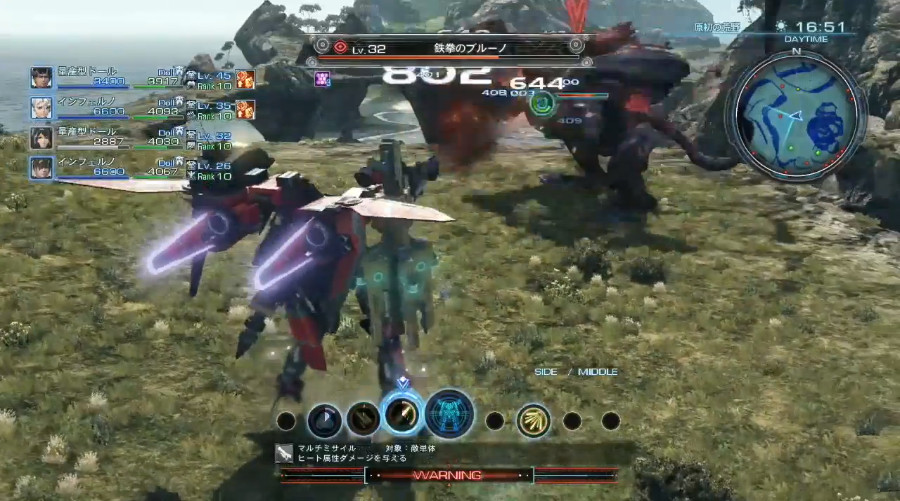The height and width of the screenshot is (501, 900).
Task: Open the circular minimap
Action: click(795, 117)
